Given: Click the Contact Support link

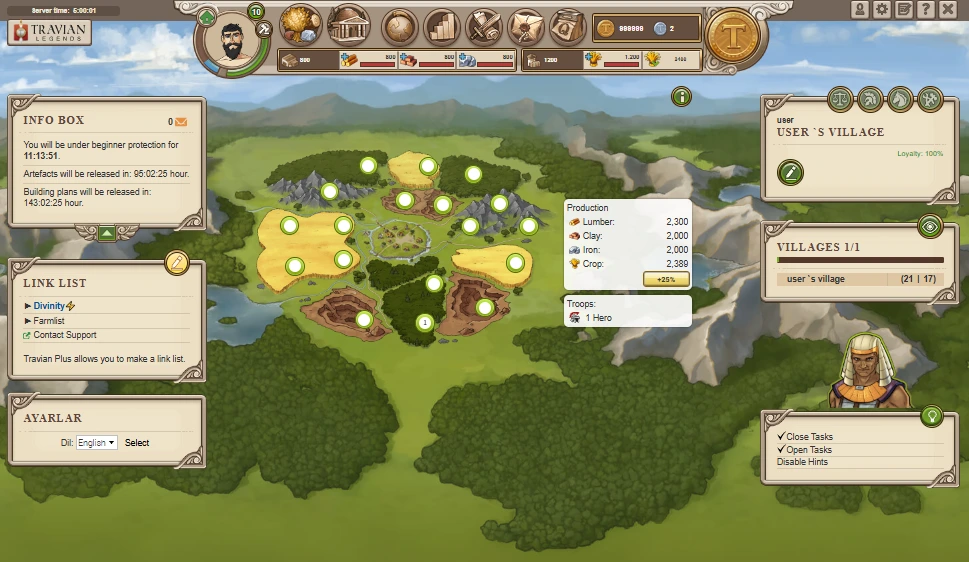Looking at the screenshot, I should (x=65, y=335).
